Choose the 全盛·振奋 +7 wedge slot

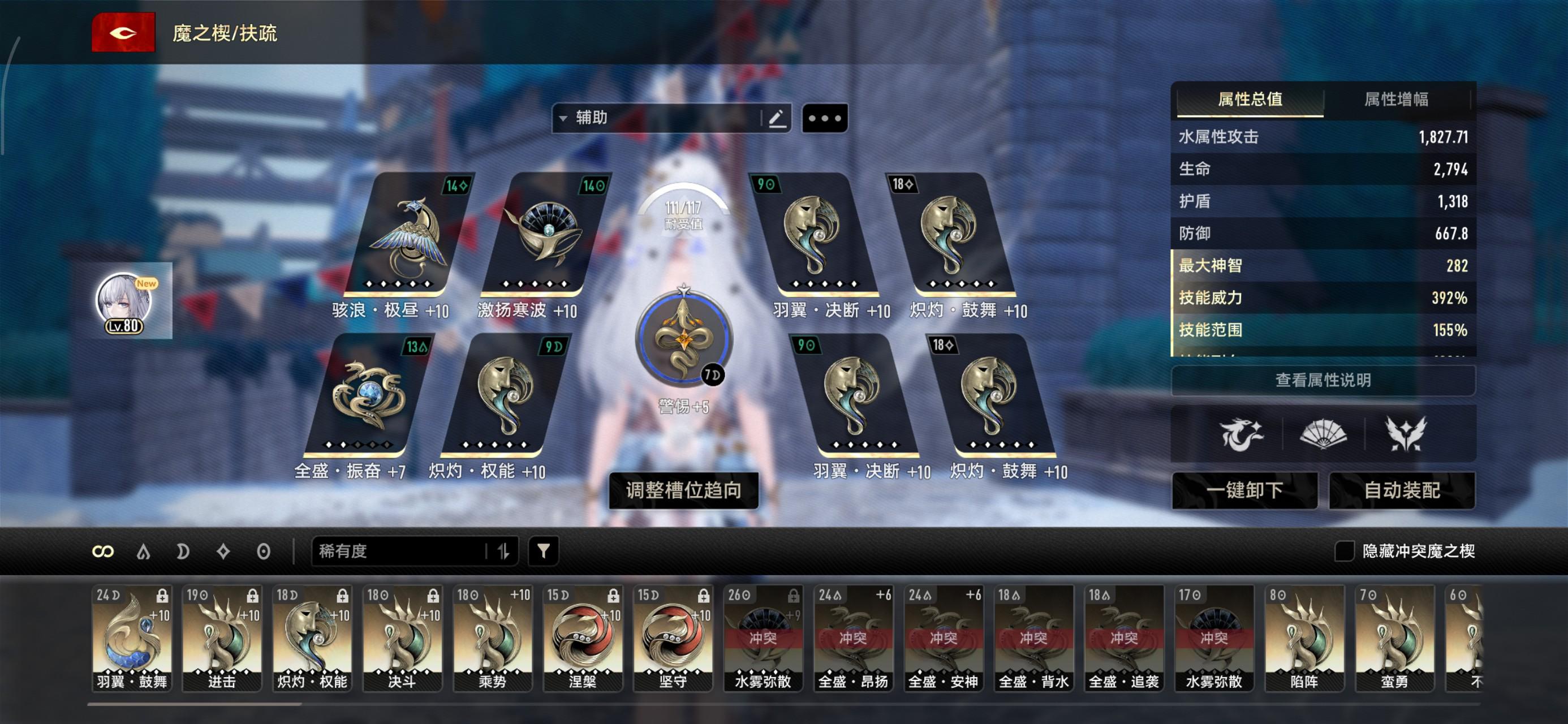coord(368,396)
